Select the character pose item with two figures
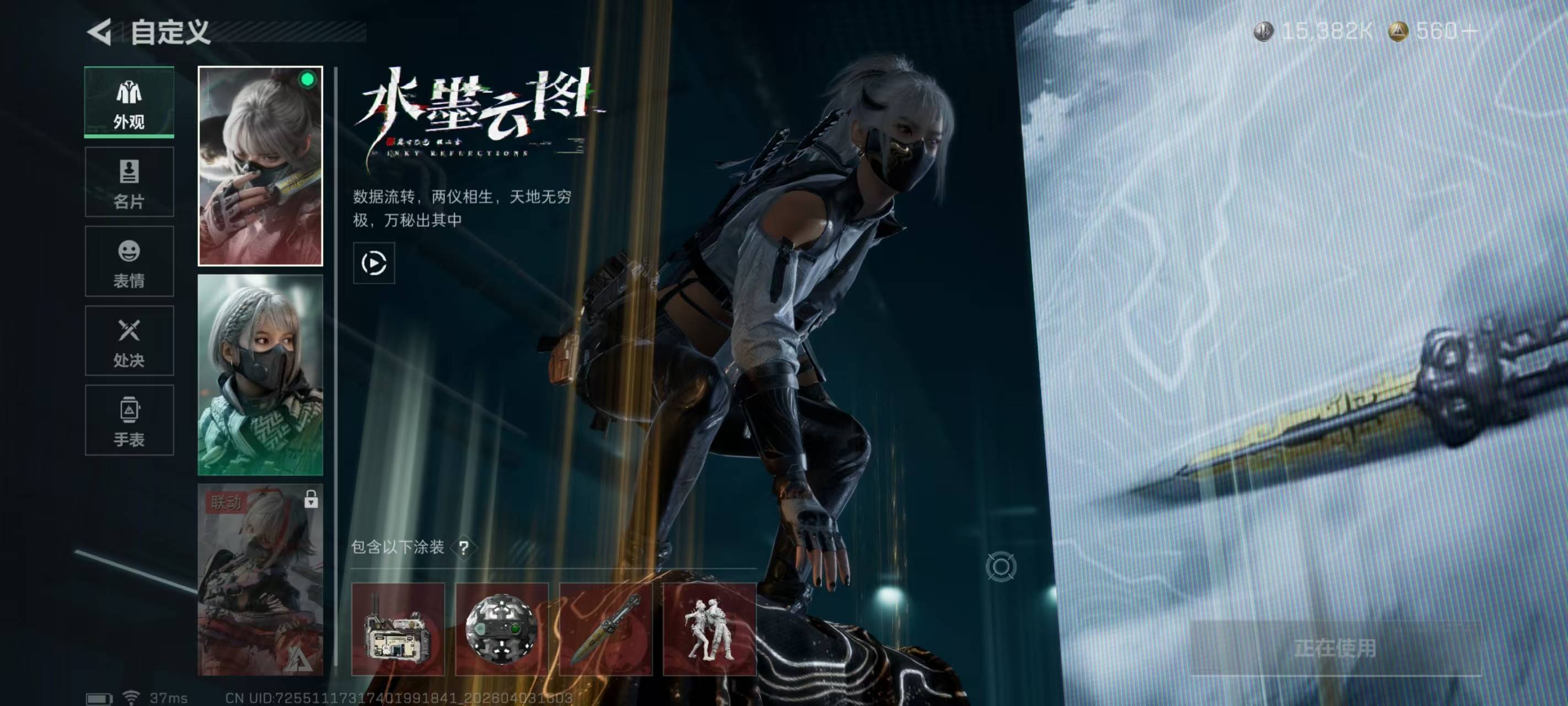The width and height of the screenshot is (1568, 706). coord(709,629)
